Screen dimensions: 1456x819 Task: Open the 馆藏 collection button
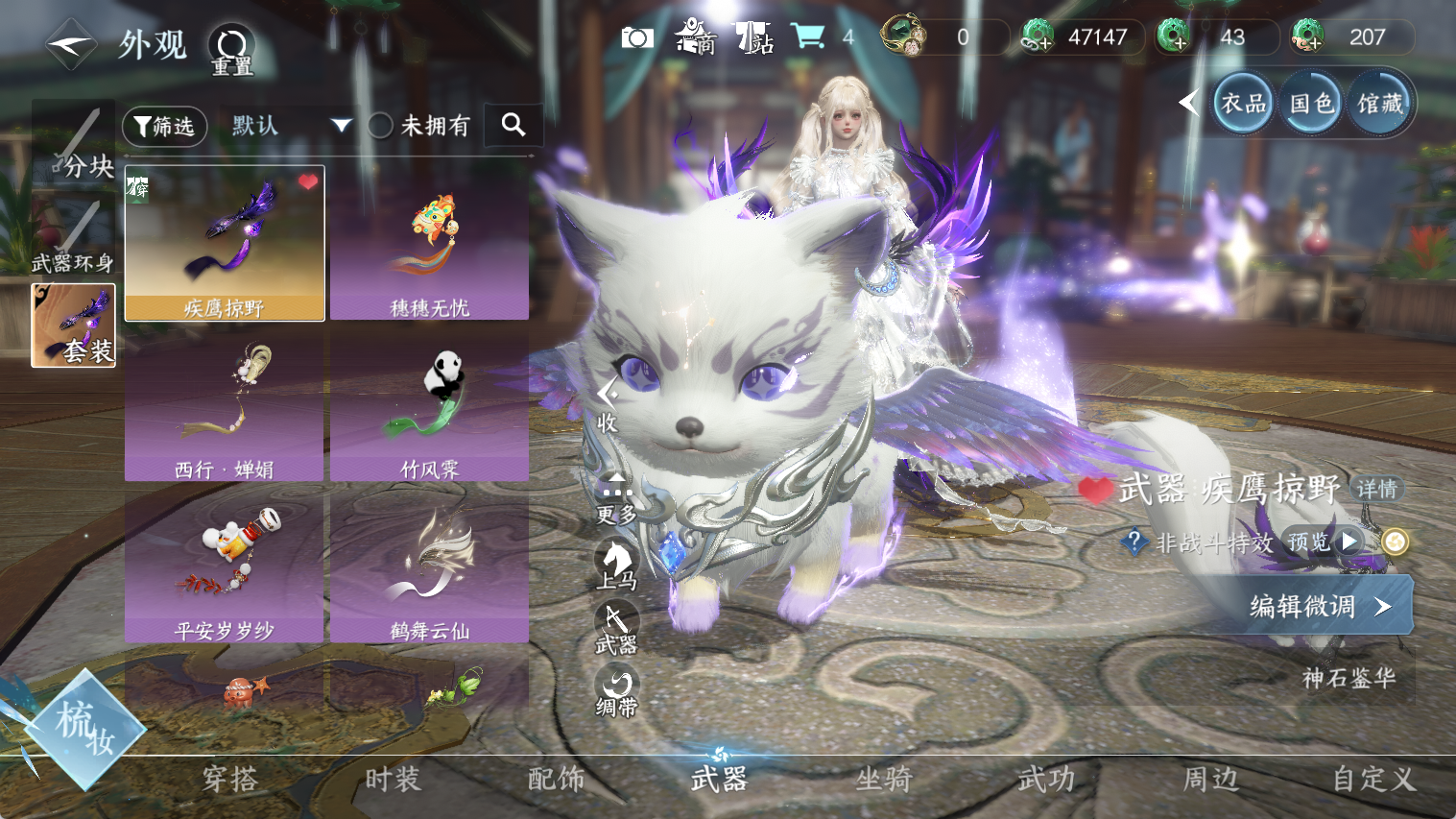1379,103
